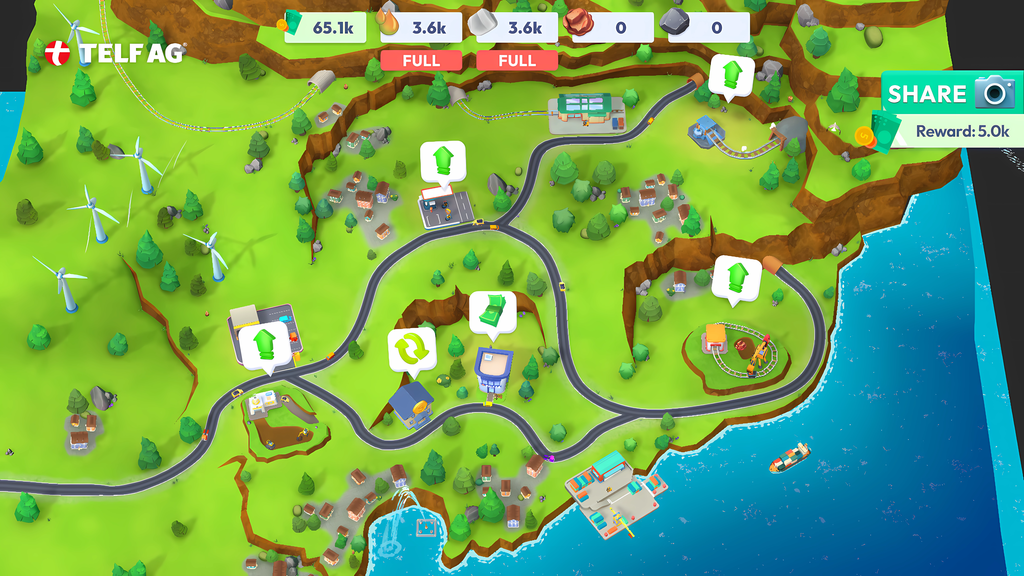Screen dimensions: 1024x576
Task: Tap the green recycle arrows bubble
Action: [412, 350]
